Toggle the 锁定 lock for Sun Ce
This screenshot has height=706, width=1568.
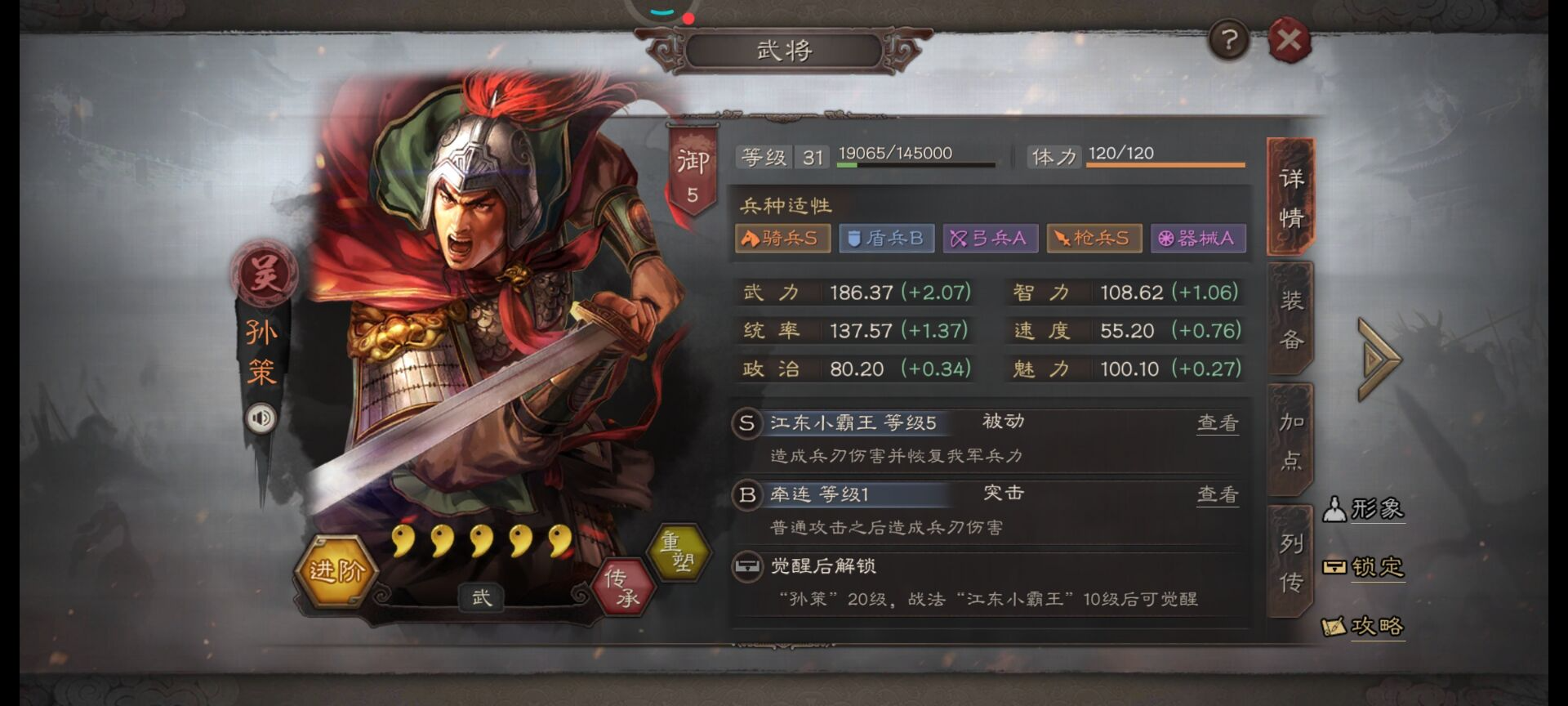(1365, 568)
